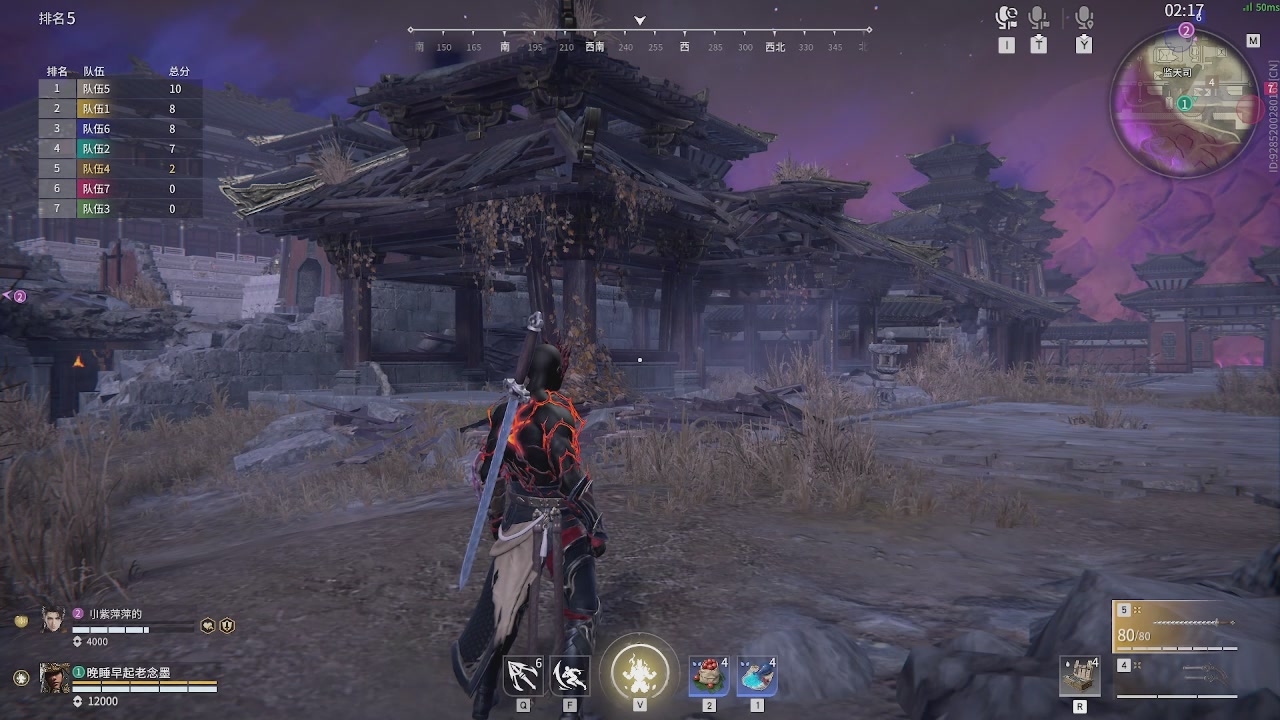Toggle the voice channel switch icon
The image size is (1280, 720).
tap(1006, 19)
